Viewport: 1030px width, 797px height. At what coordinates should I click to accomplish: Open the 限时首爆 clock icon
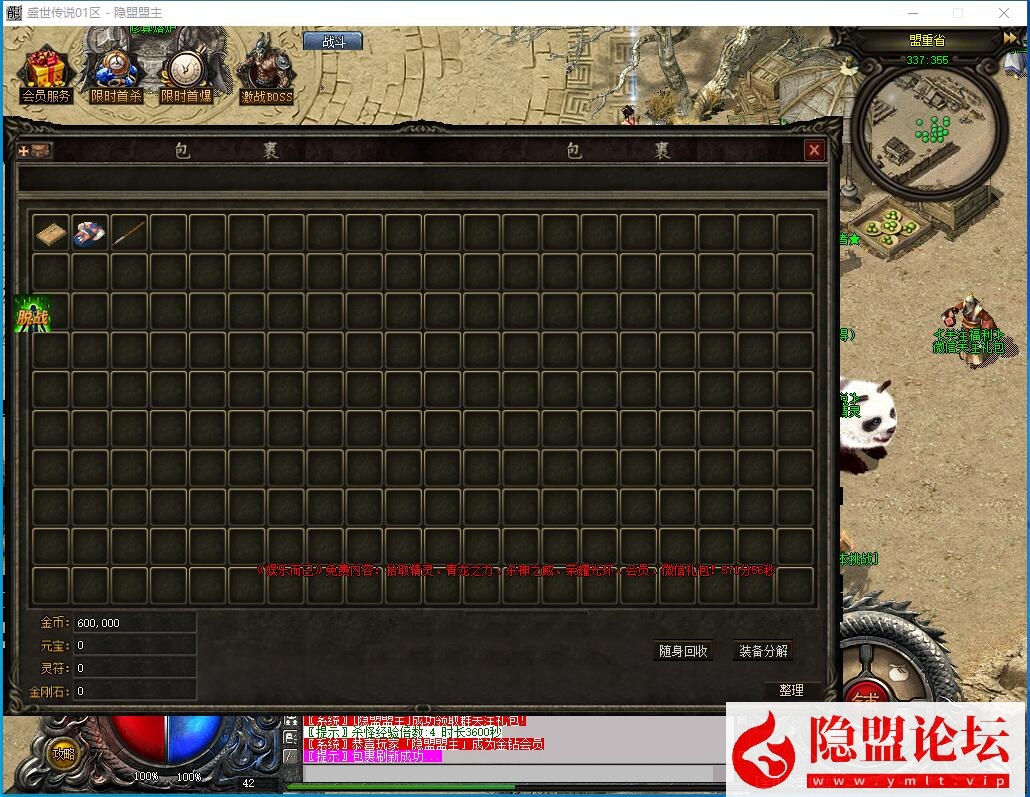(x=186, y=76)
